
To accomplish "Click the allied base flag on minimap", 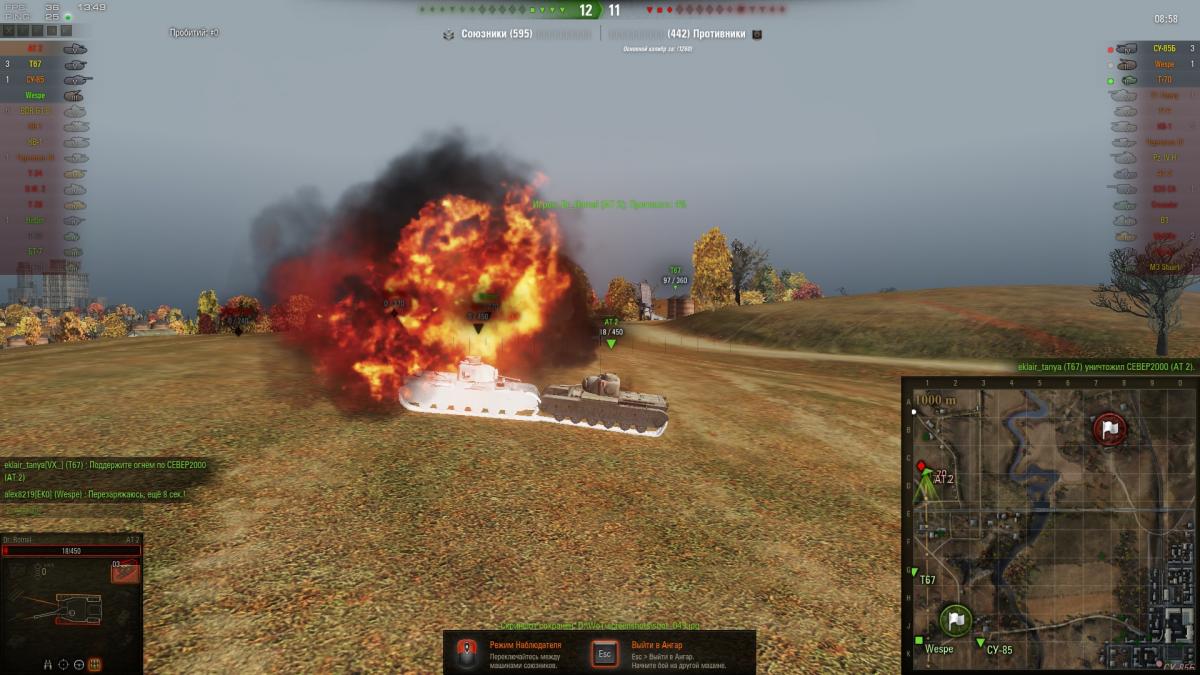I will point(957,620).
